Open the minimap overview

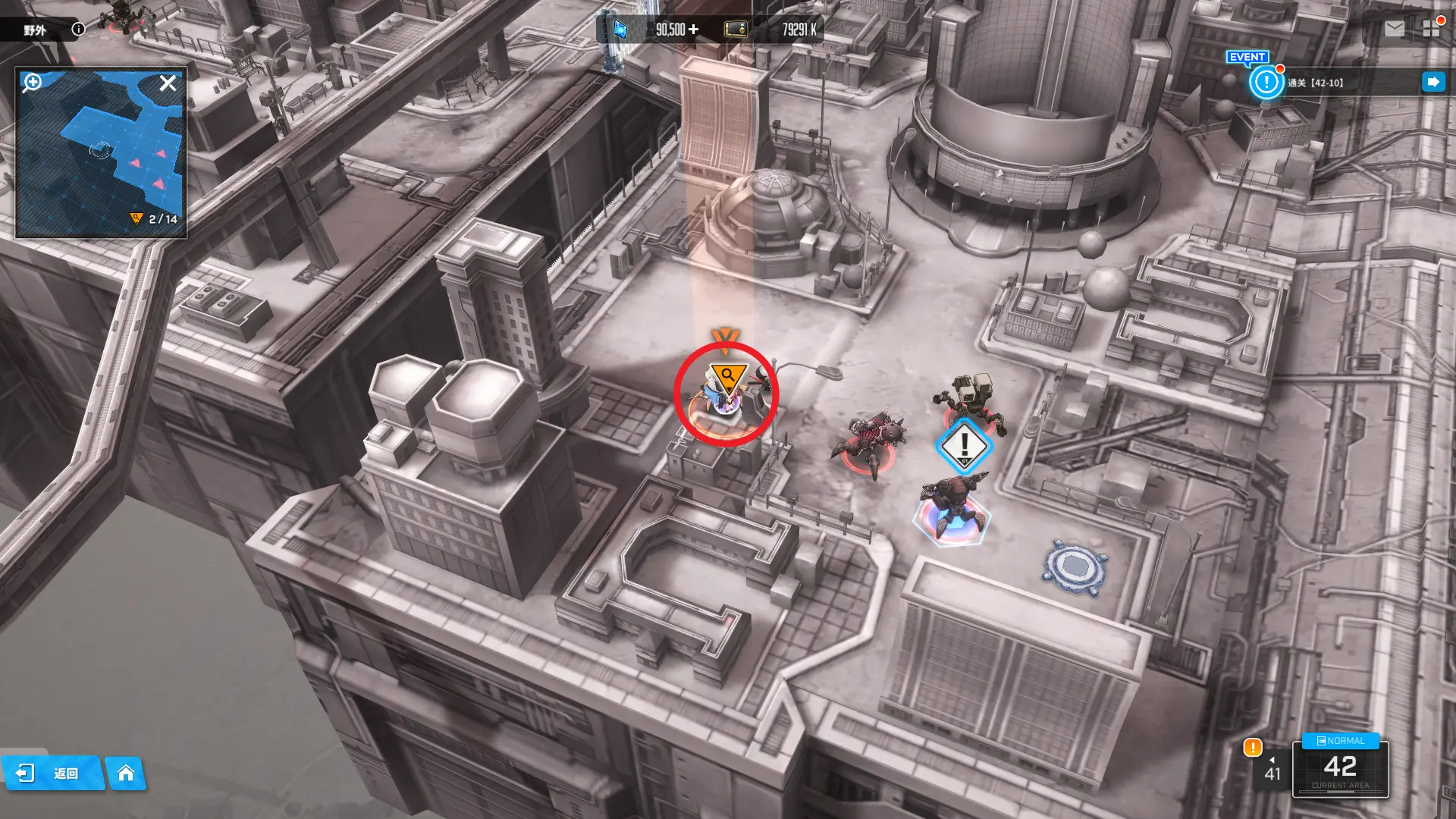(x=100, y=152)
